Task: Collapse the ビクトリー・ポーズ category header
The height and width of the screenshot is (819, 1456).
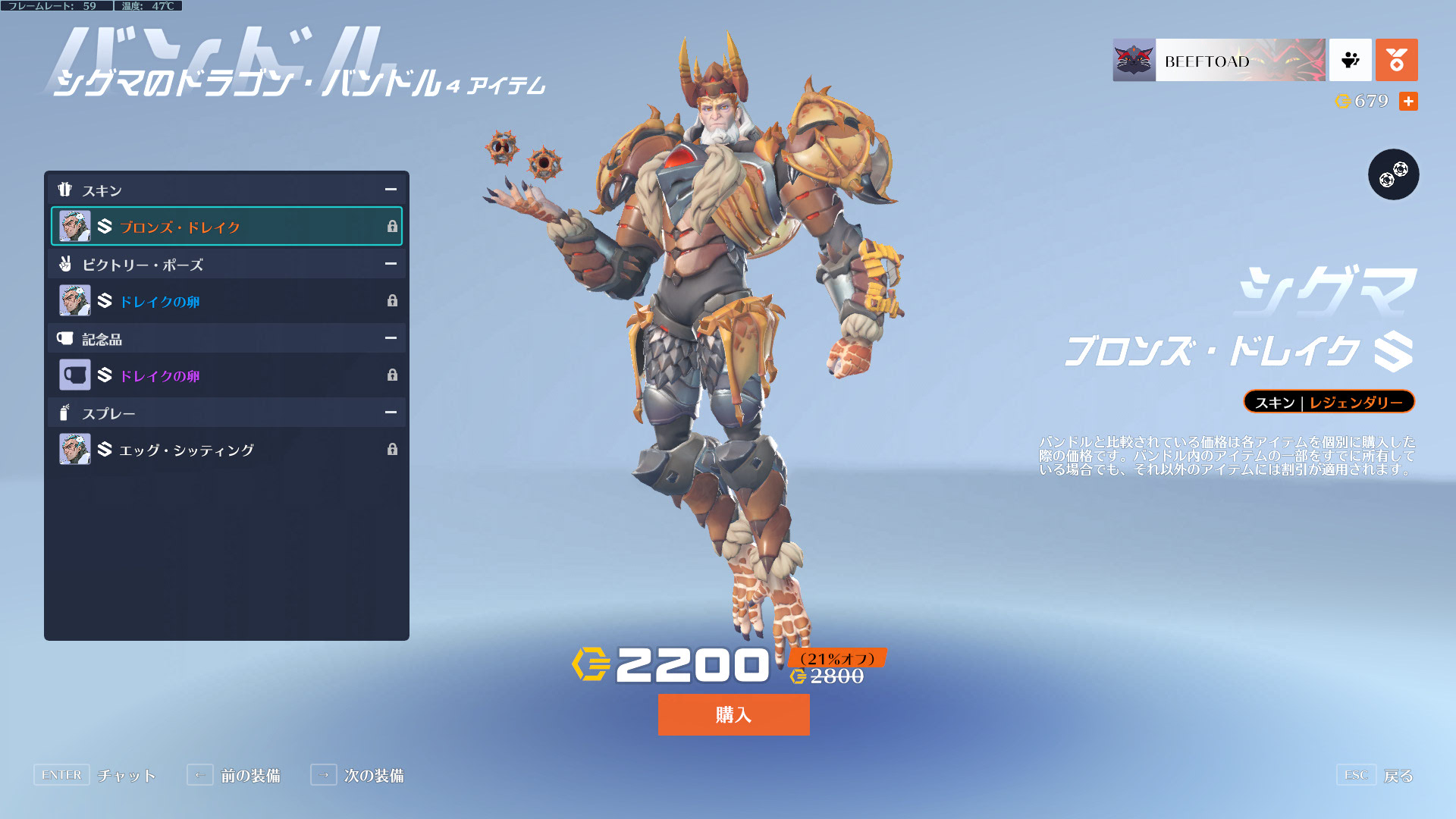Action: point(391,264)
